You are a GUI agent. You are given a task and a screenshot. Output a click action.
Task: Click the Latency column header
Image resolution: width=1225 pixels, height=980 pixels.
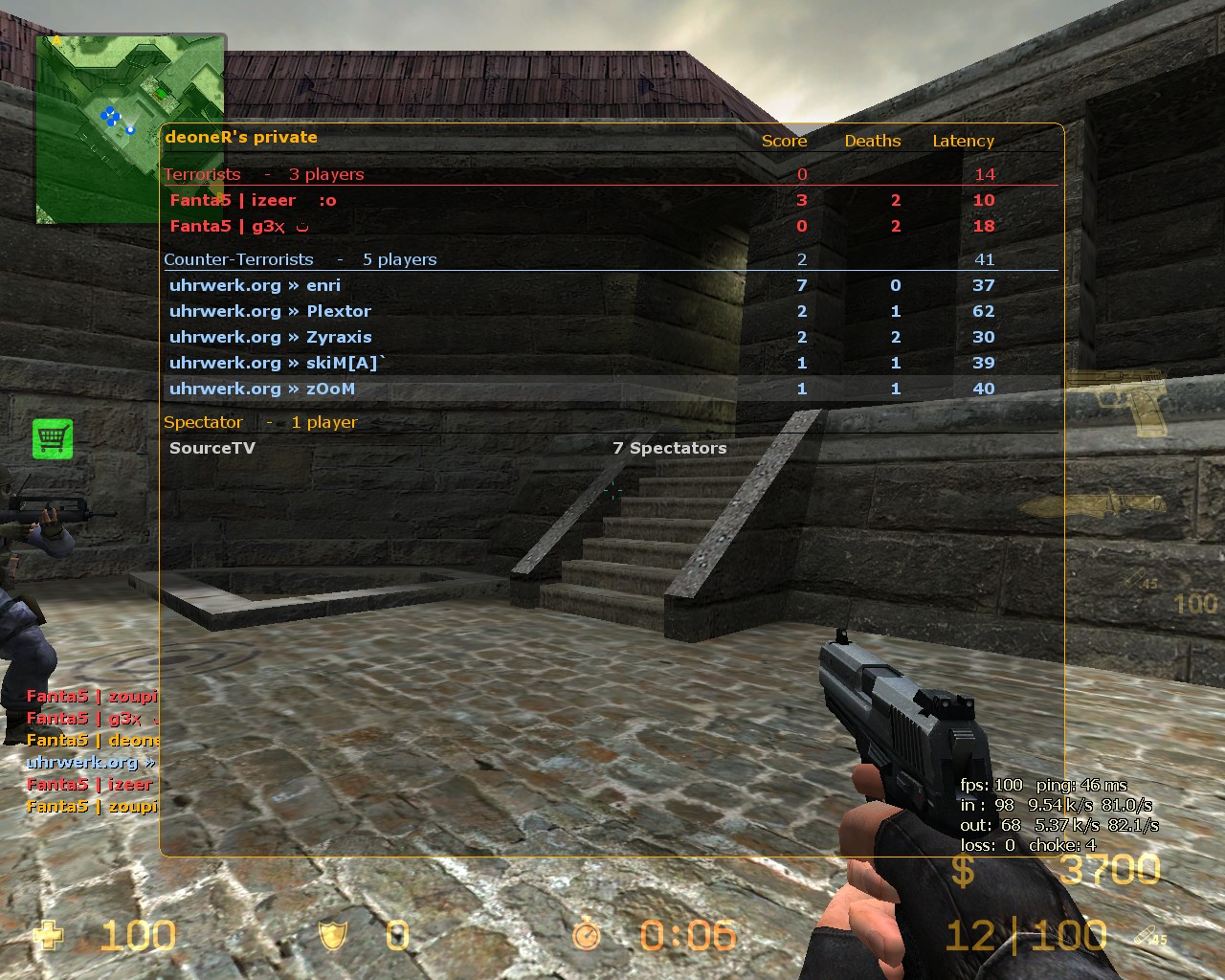tap(963, 141)
